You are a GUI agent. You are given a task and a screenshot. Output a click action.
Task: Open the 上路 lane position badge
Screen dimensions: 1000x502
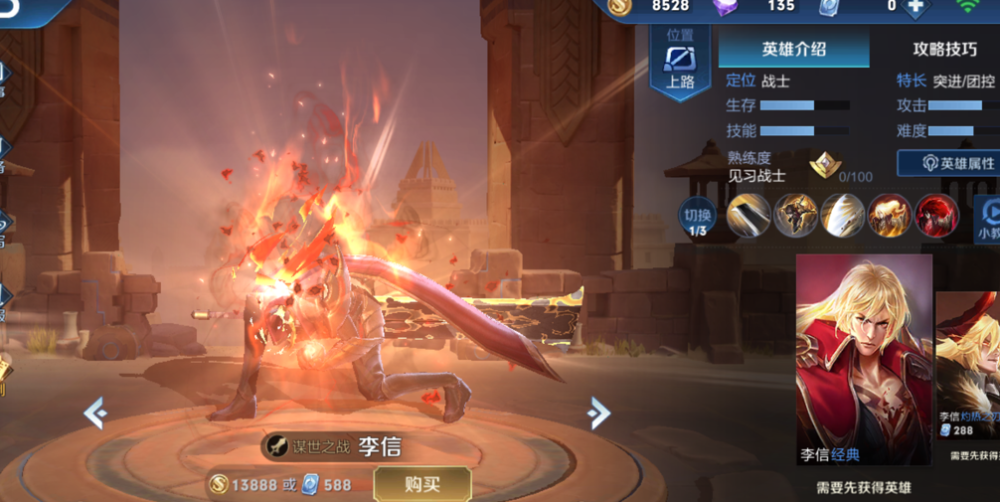(x=680, y=62)
